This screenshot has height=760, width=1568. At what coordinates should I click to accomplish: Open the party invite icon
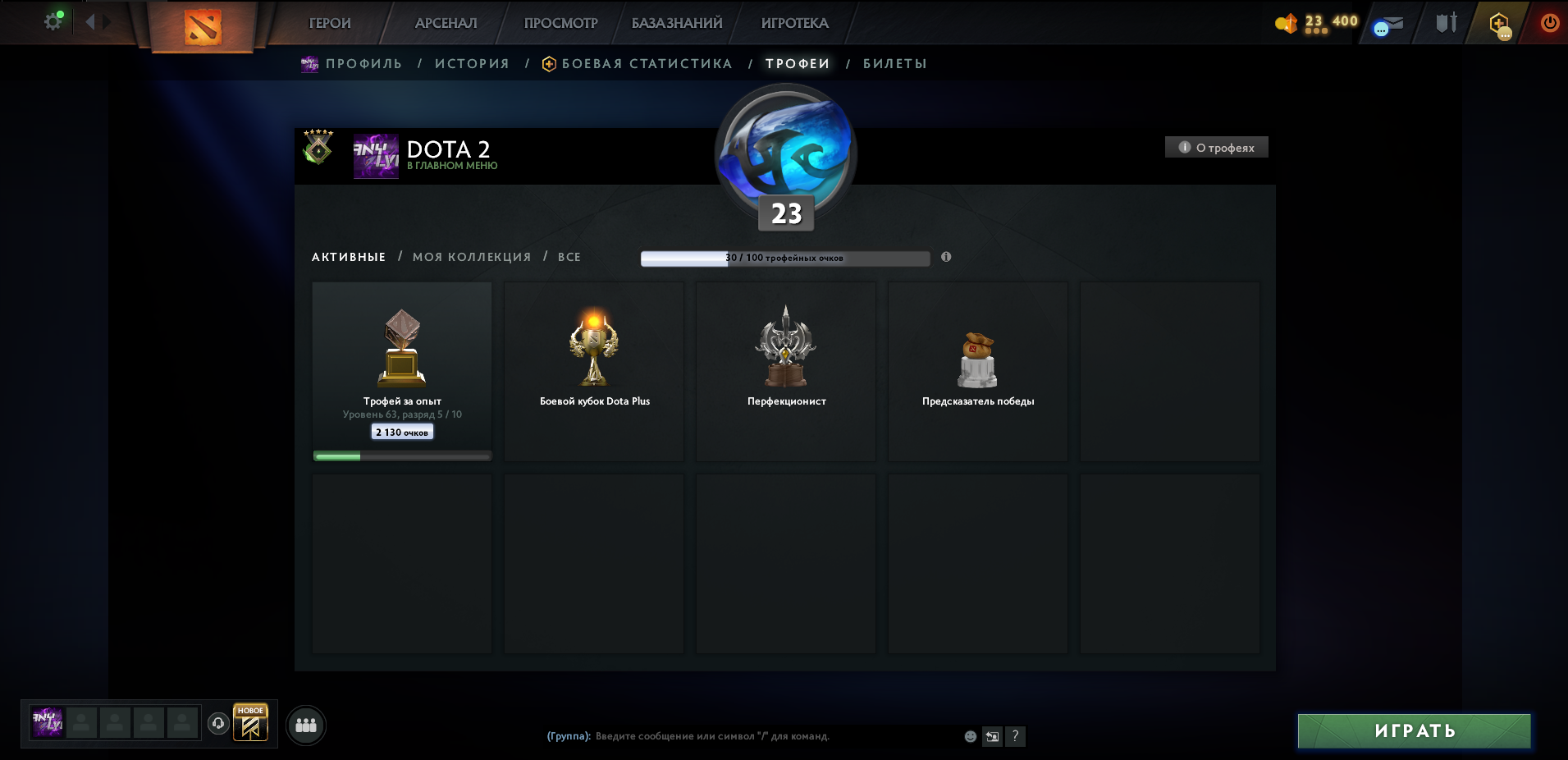[x=306, y=725]
